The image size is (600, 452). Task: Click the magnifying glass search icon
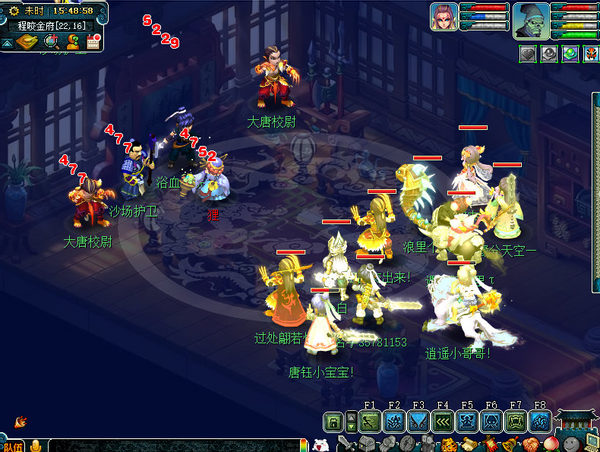[x=50, y=42]
